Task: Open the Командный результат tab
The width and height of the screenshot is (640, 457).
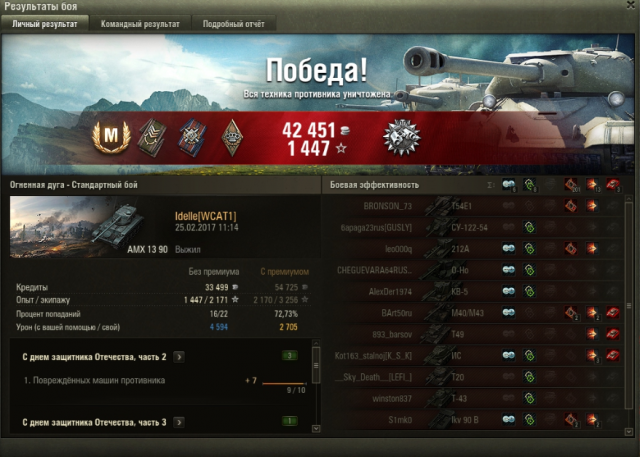Action: pos(140,23)
